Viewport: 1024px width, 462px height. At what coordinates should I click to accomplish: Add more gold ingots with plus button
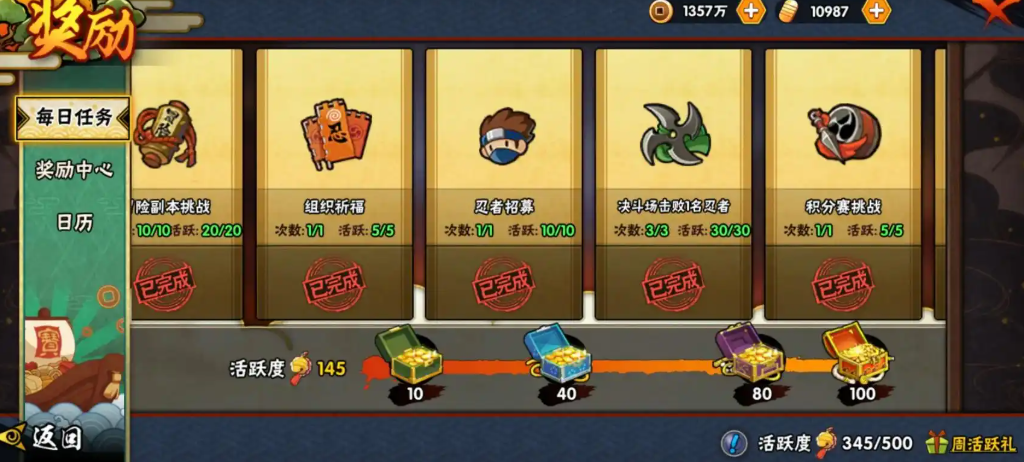[x=876, y=12]
